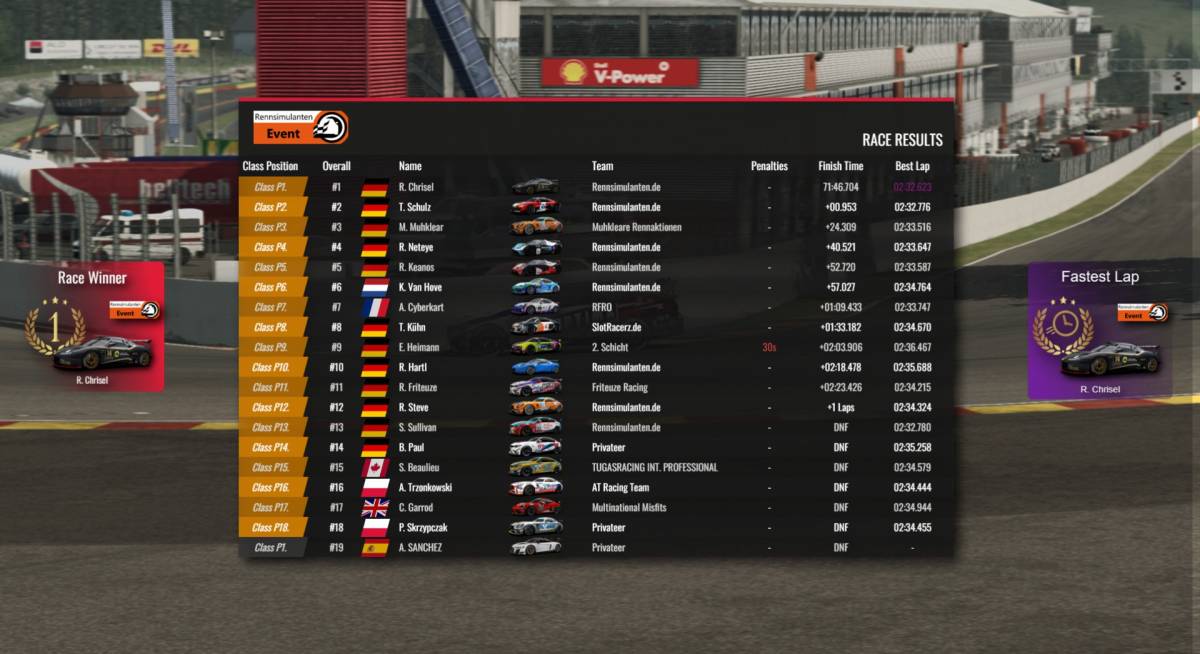Open the Race Winner card

tap(93, 327)
